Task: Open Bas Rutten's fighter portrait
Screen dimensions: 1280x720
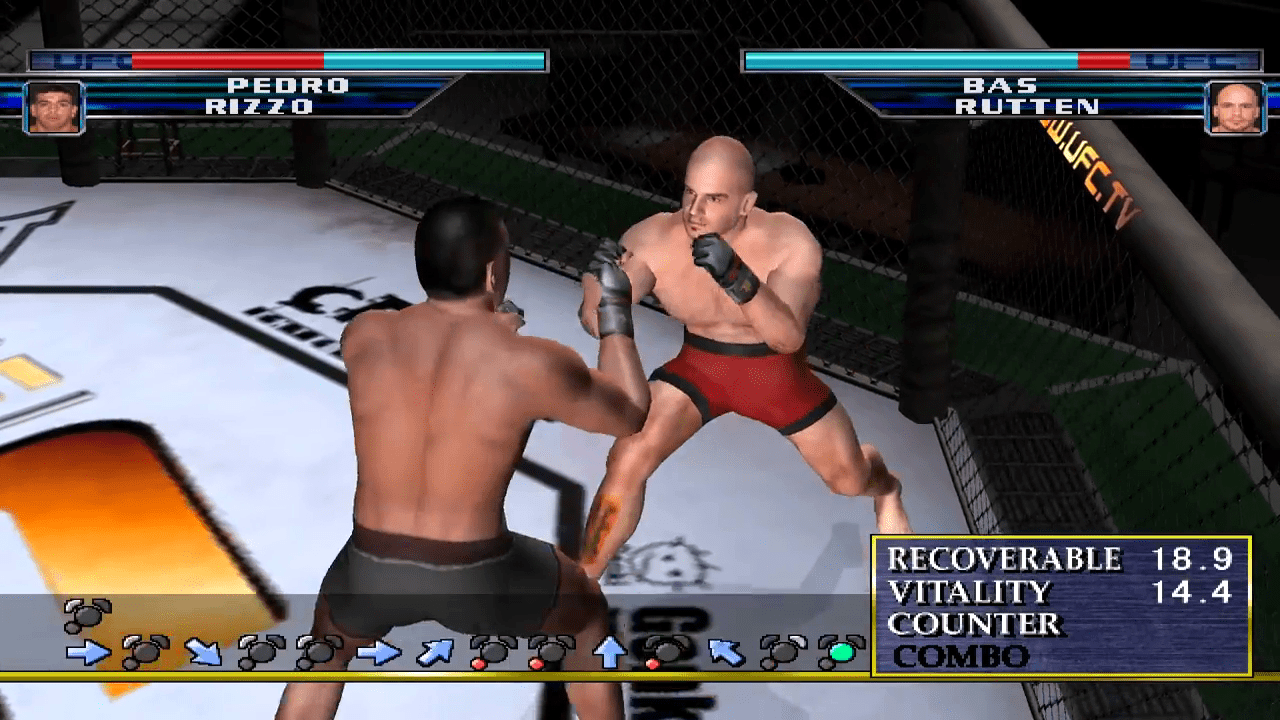Action: pyautogui.click(x=1235, y=108)
